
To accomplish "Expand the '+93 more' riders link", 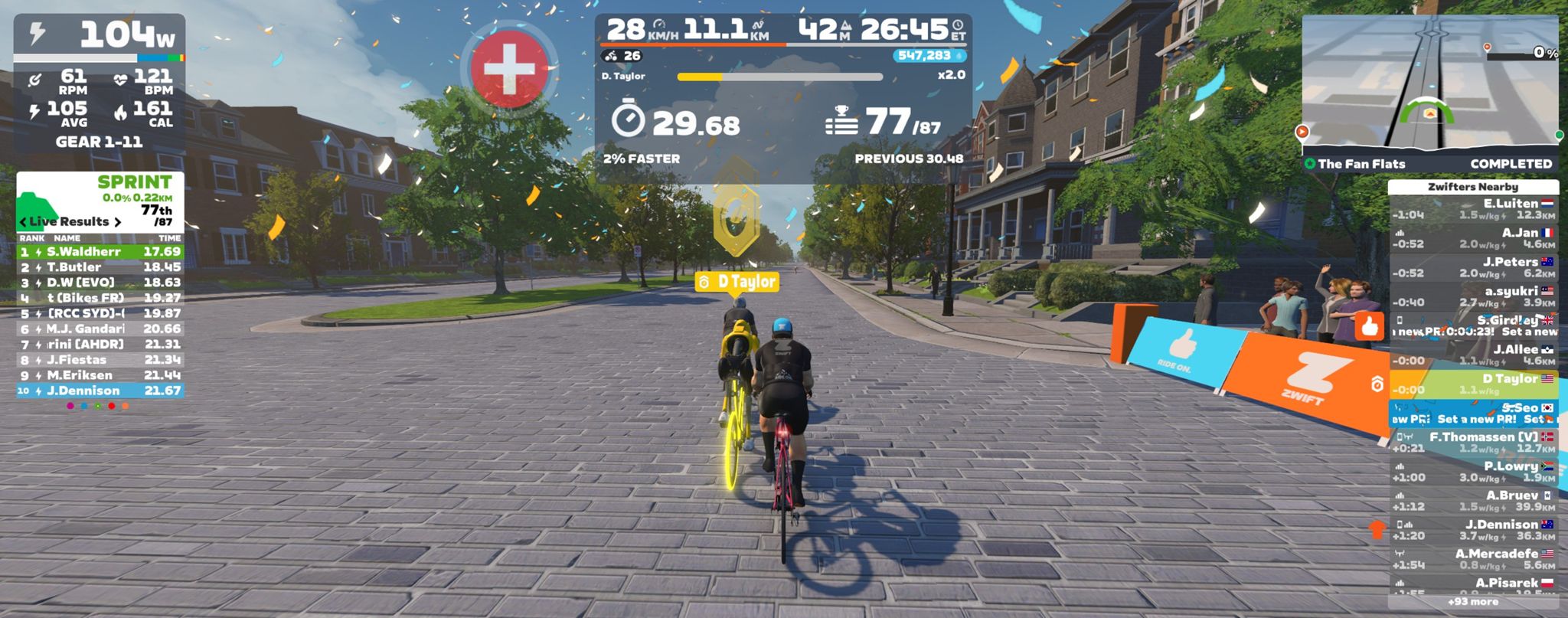I will point(1472,602).
